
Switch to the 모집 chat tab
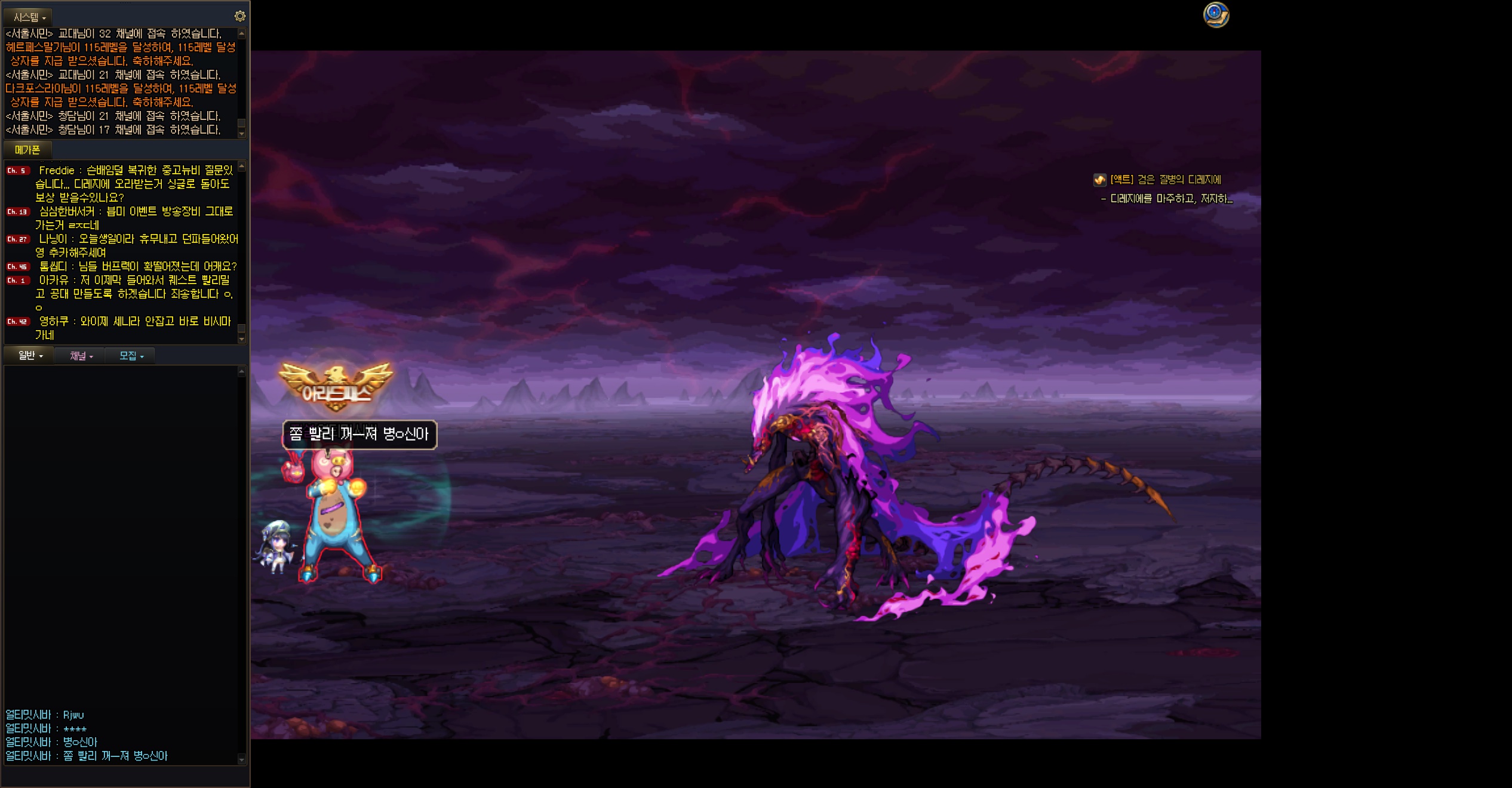pyautogui.click(x=131, y=356)
